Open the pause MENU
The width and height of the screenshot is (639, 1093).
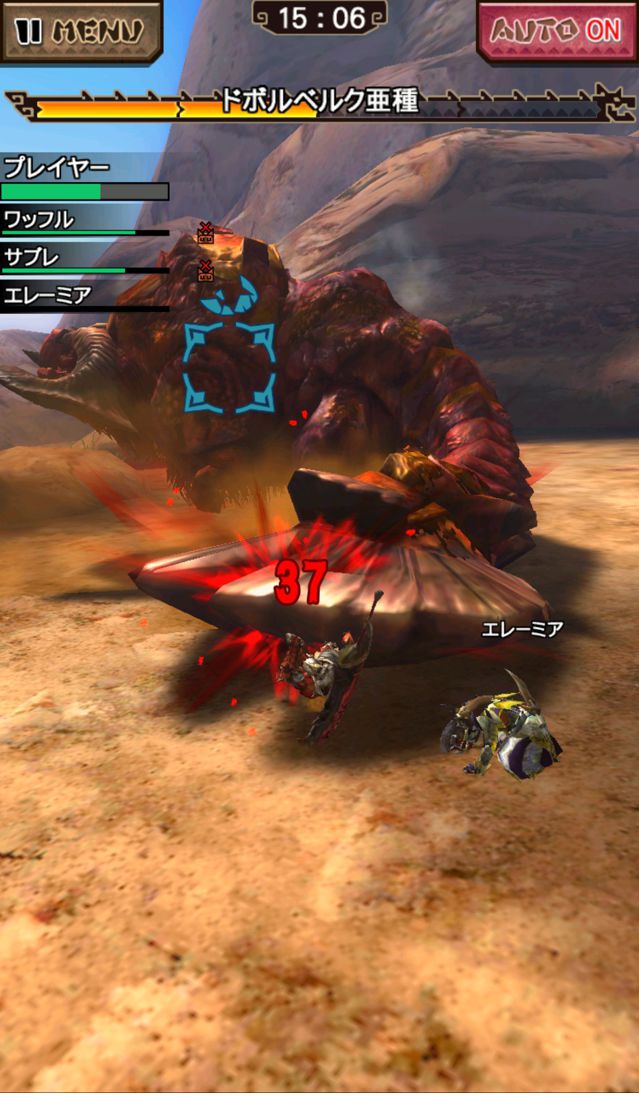tap(80, 30)
